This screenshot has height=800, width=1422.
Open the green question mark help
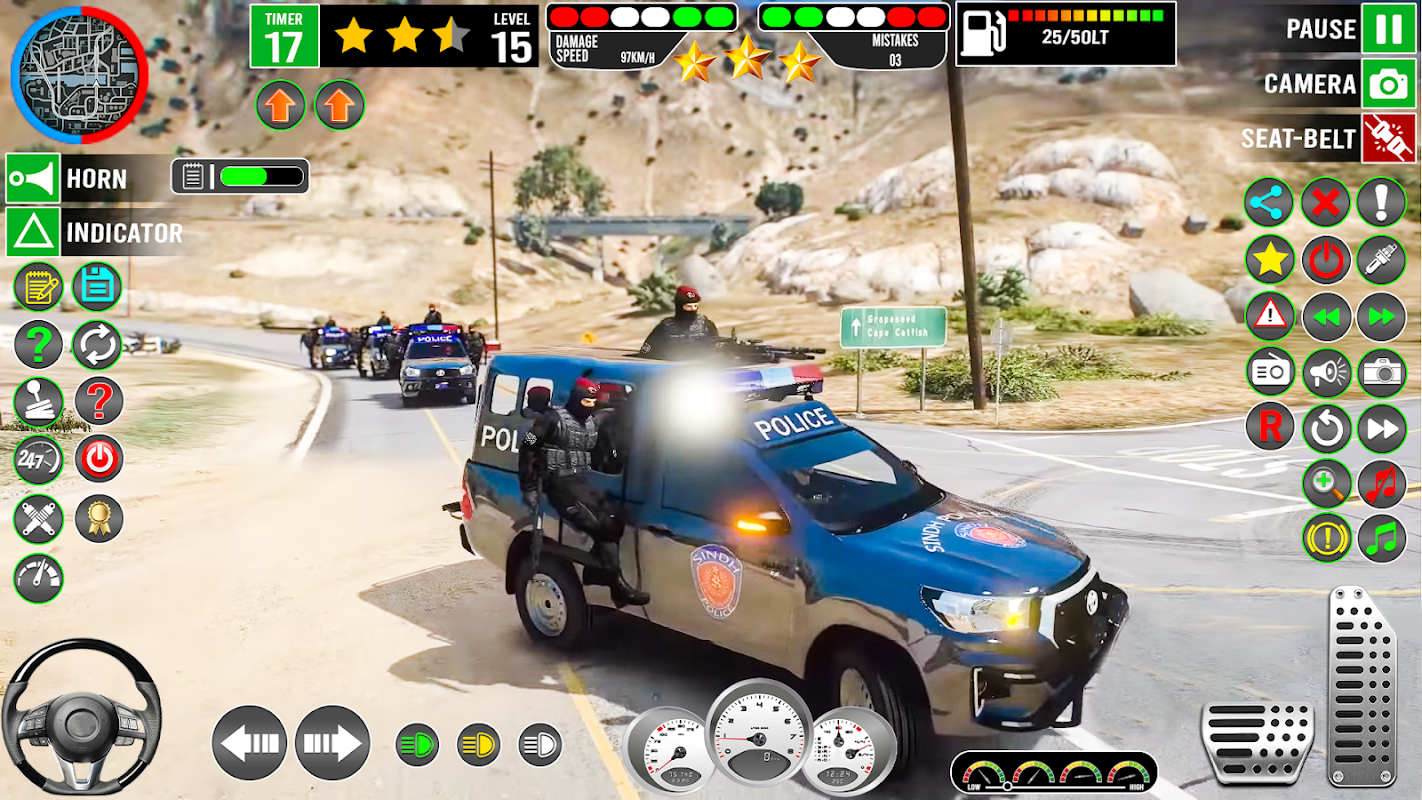click(38, 345)
